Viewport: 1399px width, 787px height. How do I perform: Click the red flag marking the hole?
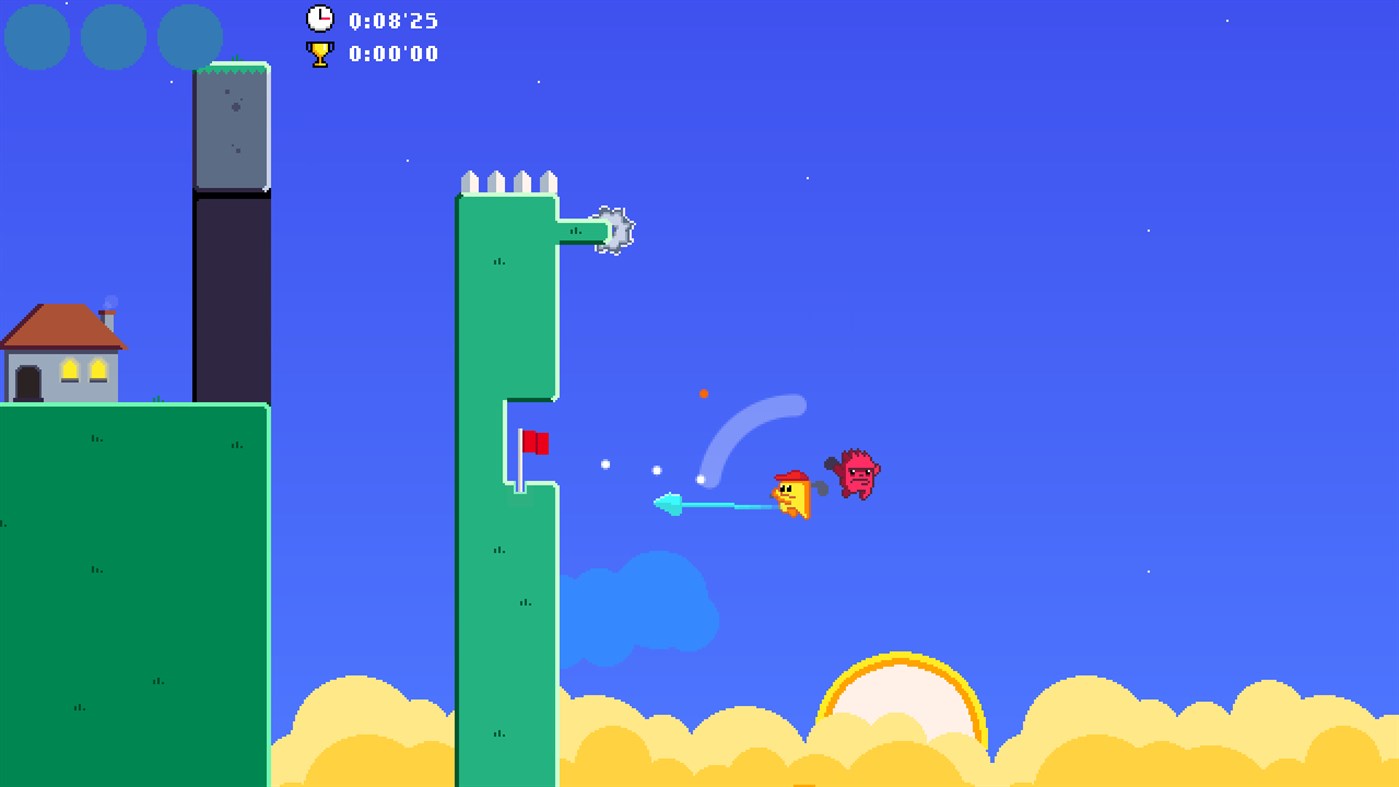[536, 440]
